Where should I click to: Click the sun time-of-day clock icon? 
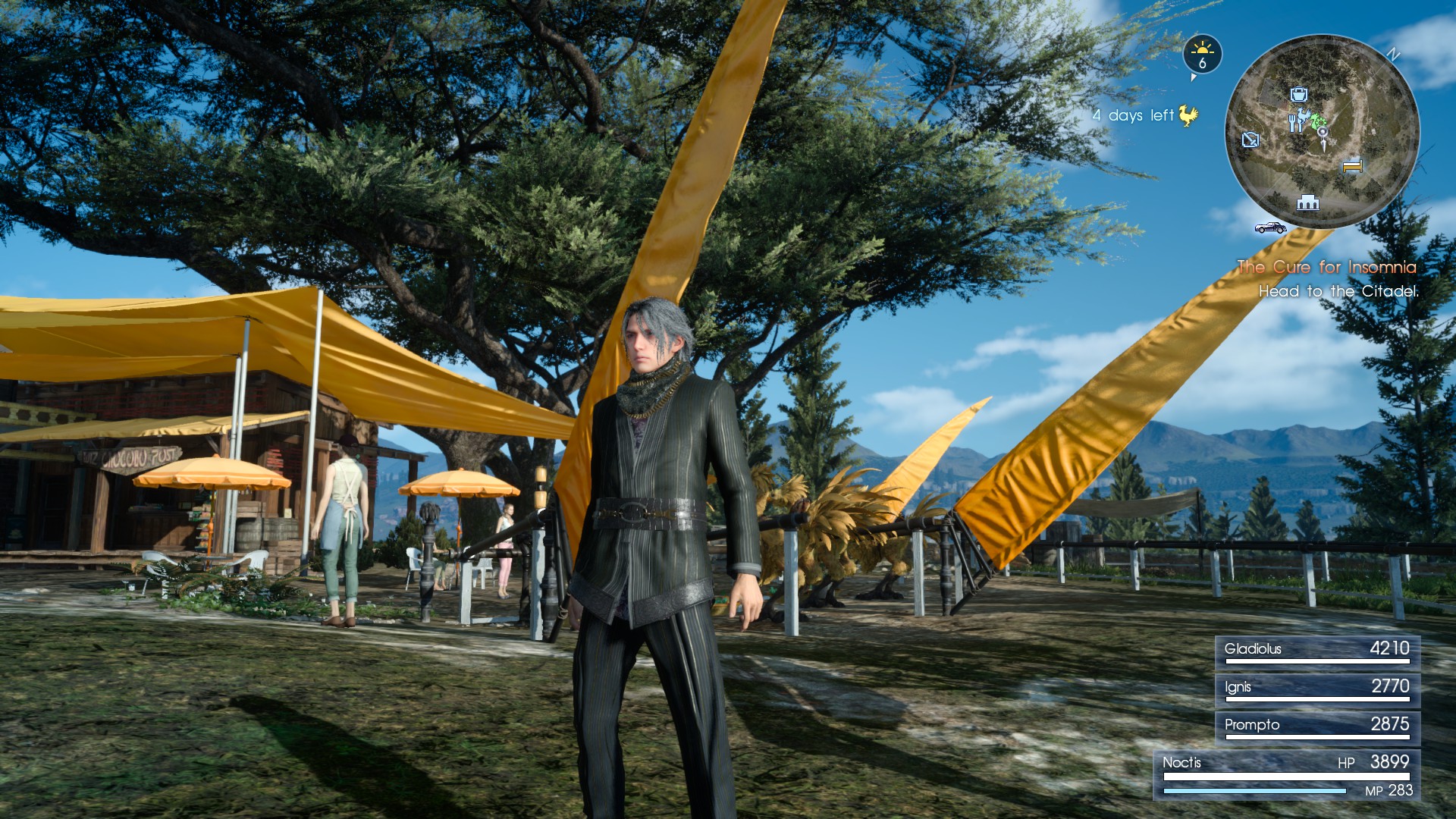tap(1202, 55)
